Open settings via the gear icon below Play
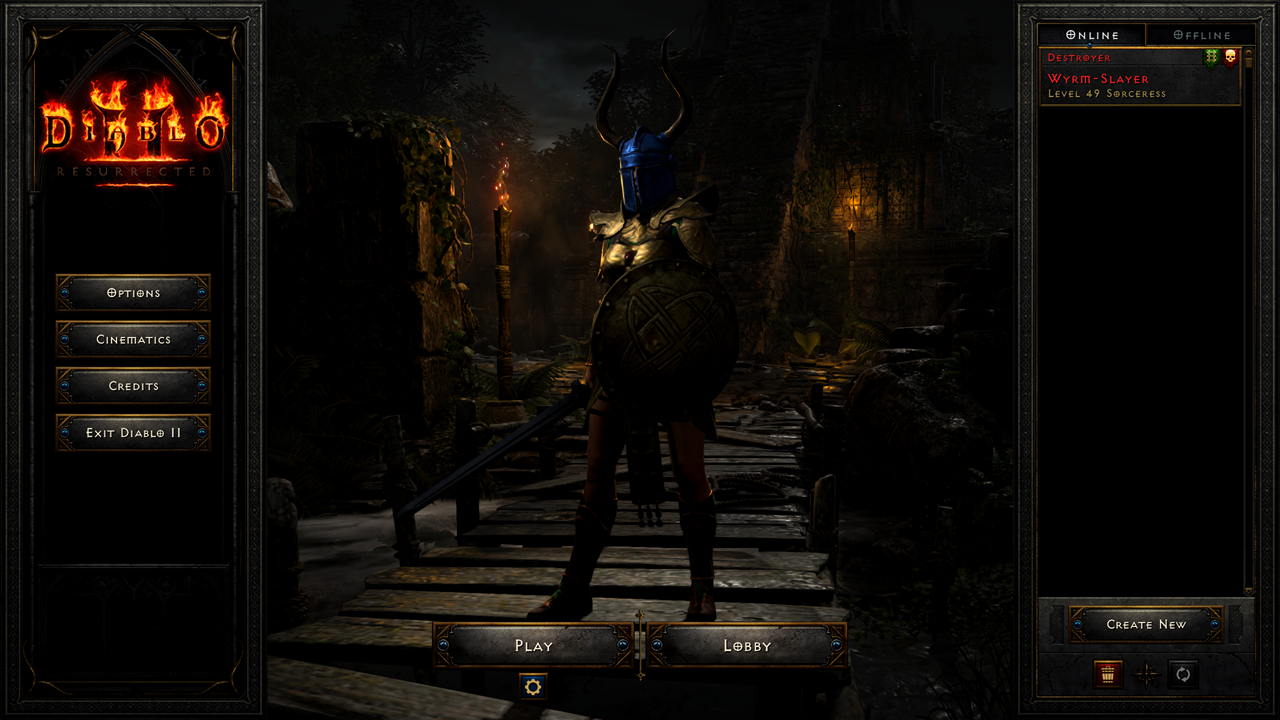1280x720 pixels. click(x=531, y=686)
